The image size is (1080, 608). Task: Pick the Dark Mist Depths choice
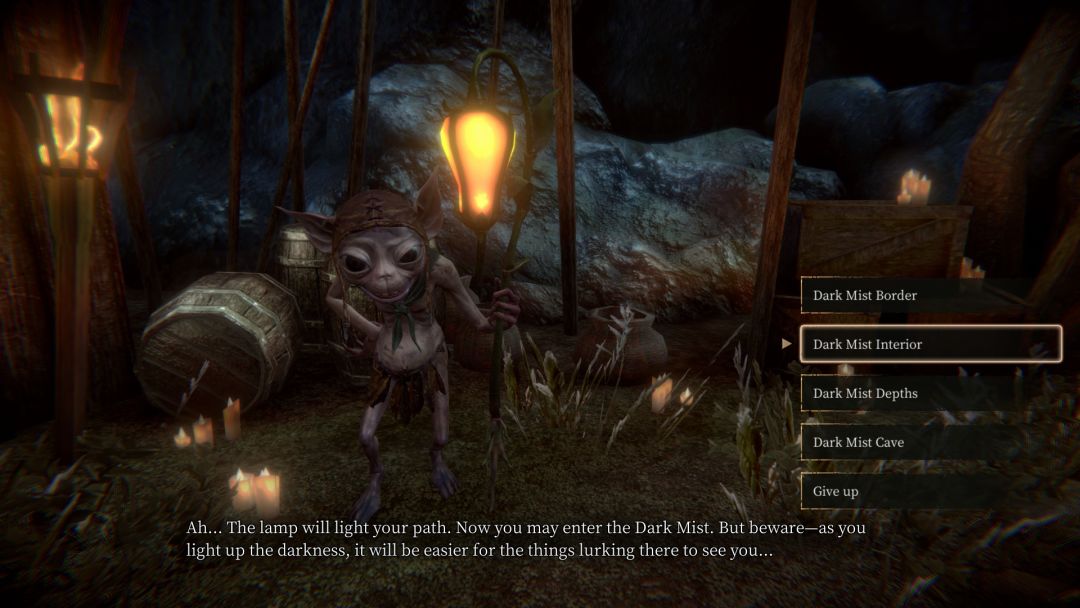[x=930, y=393]
